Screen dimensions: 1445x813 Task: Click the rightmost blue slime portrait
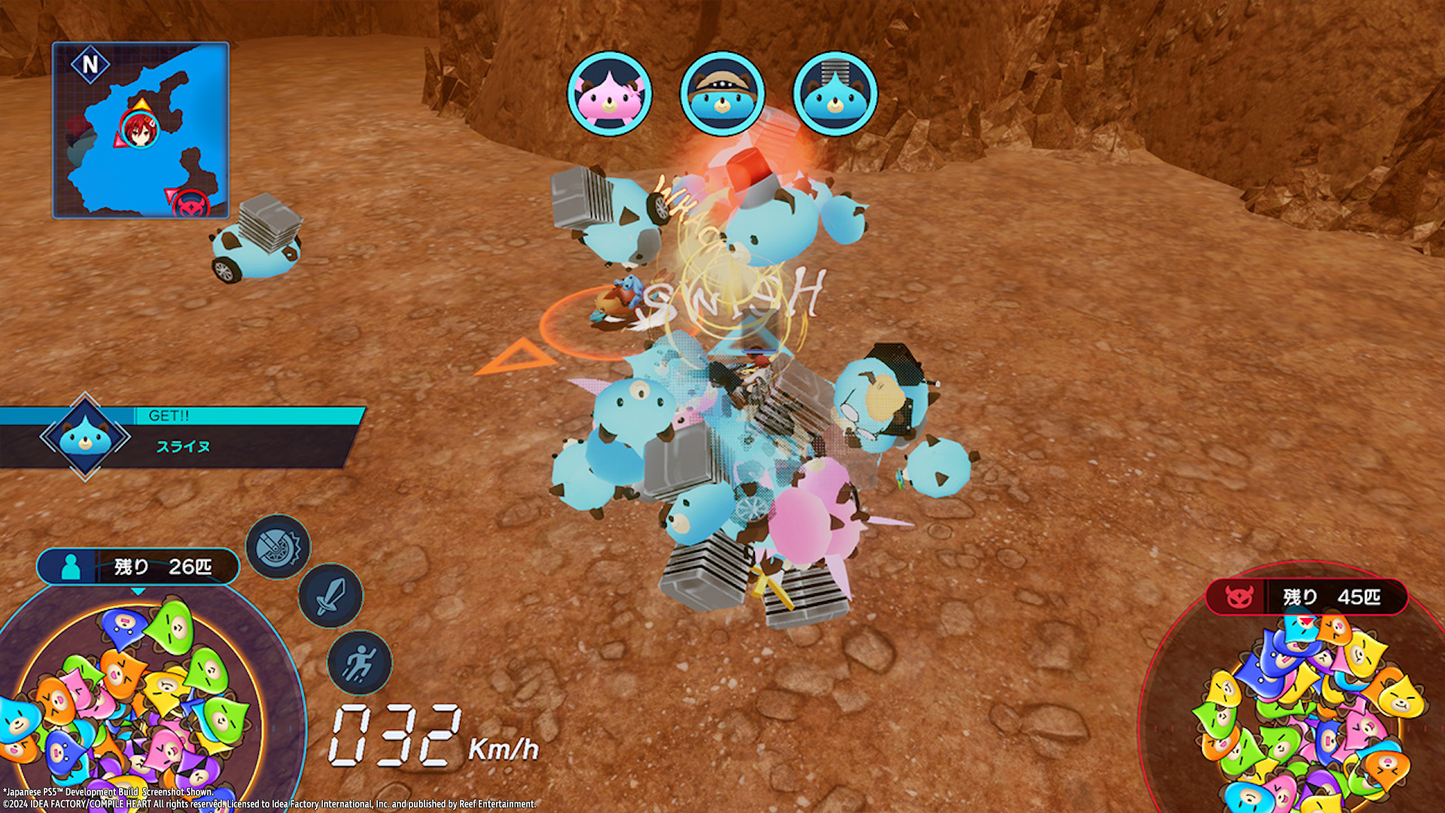tap(836, 92)
